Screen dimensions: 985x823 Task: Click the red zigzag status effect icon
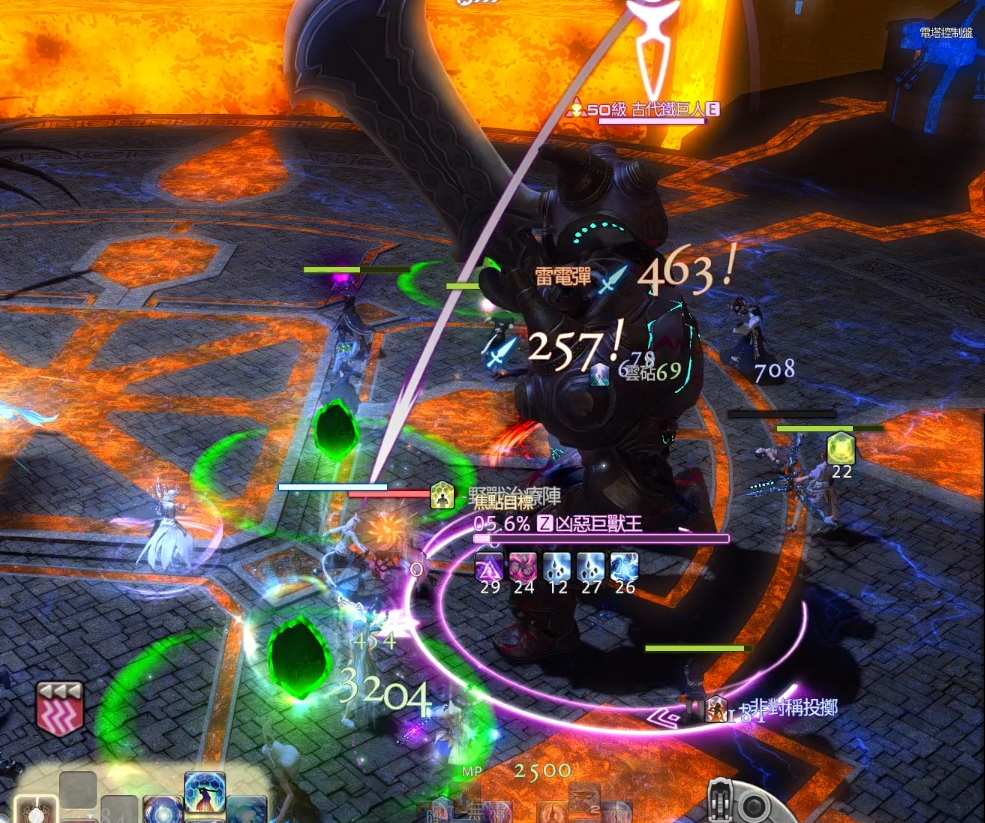pyautogui.click(x=59, y=708)
